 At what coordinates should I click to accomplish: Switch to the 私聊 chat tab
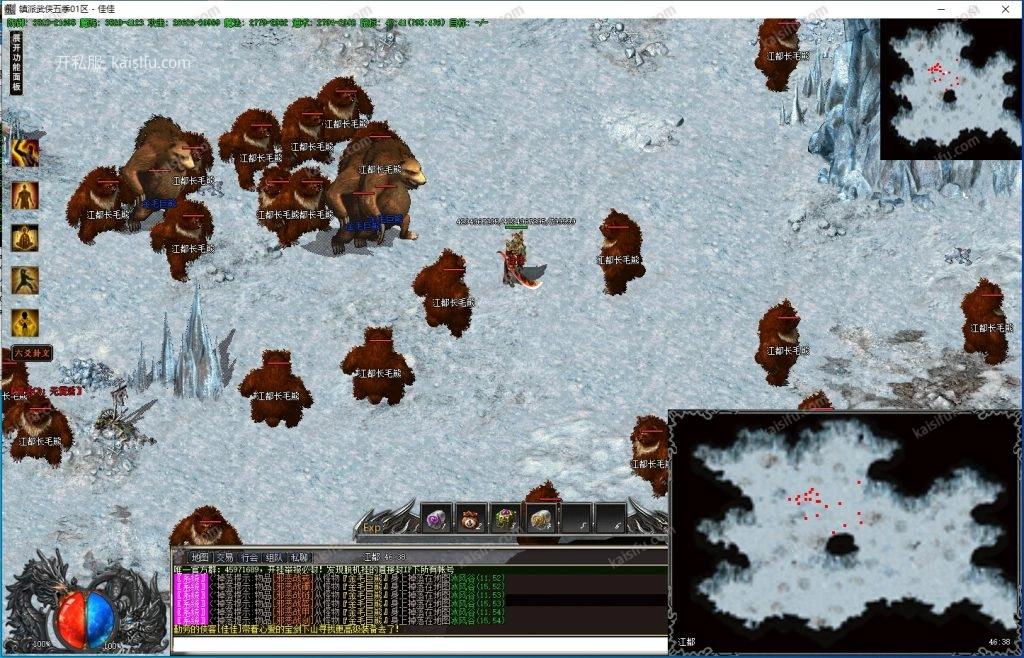point(300,557)
